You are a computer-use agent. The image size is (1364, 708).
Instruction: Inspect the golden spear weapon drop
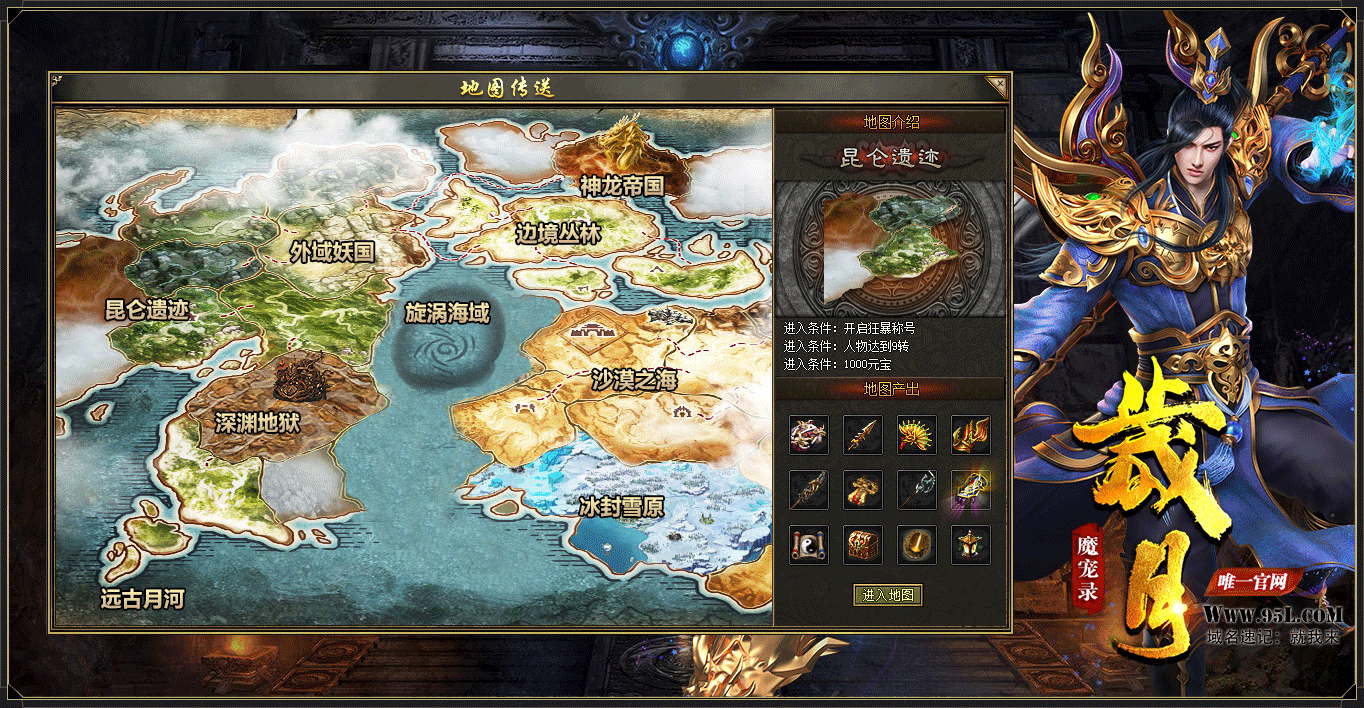point(862,435)
